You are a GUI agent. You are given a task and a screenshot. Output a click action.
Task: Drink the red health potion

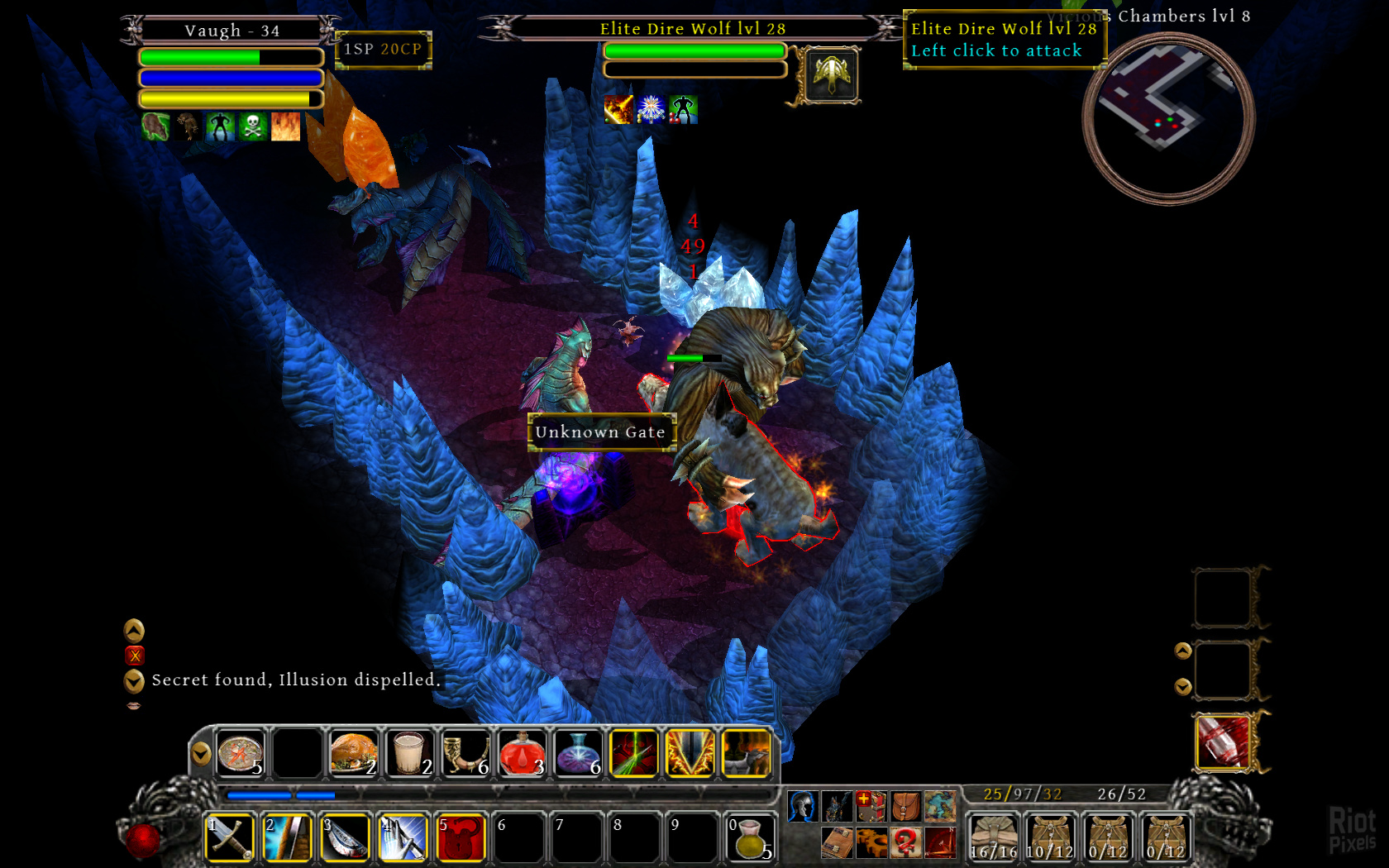coord(523,753)
